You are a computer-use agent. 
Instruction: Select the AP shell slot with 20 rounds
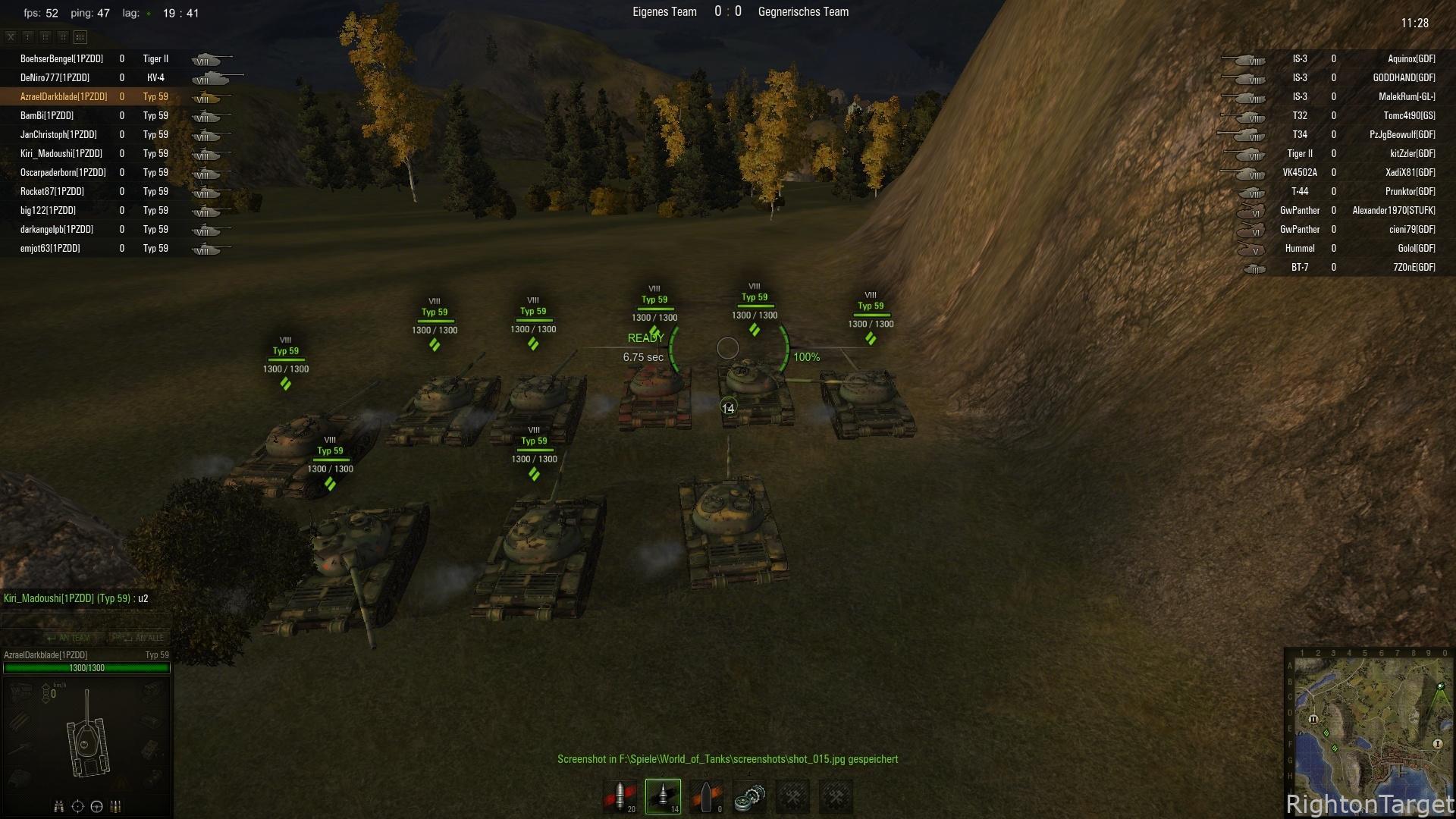pyautogui.click(x=620, y=797)
